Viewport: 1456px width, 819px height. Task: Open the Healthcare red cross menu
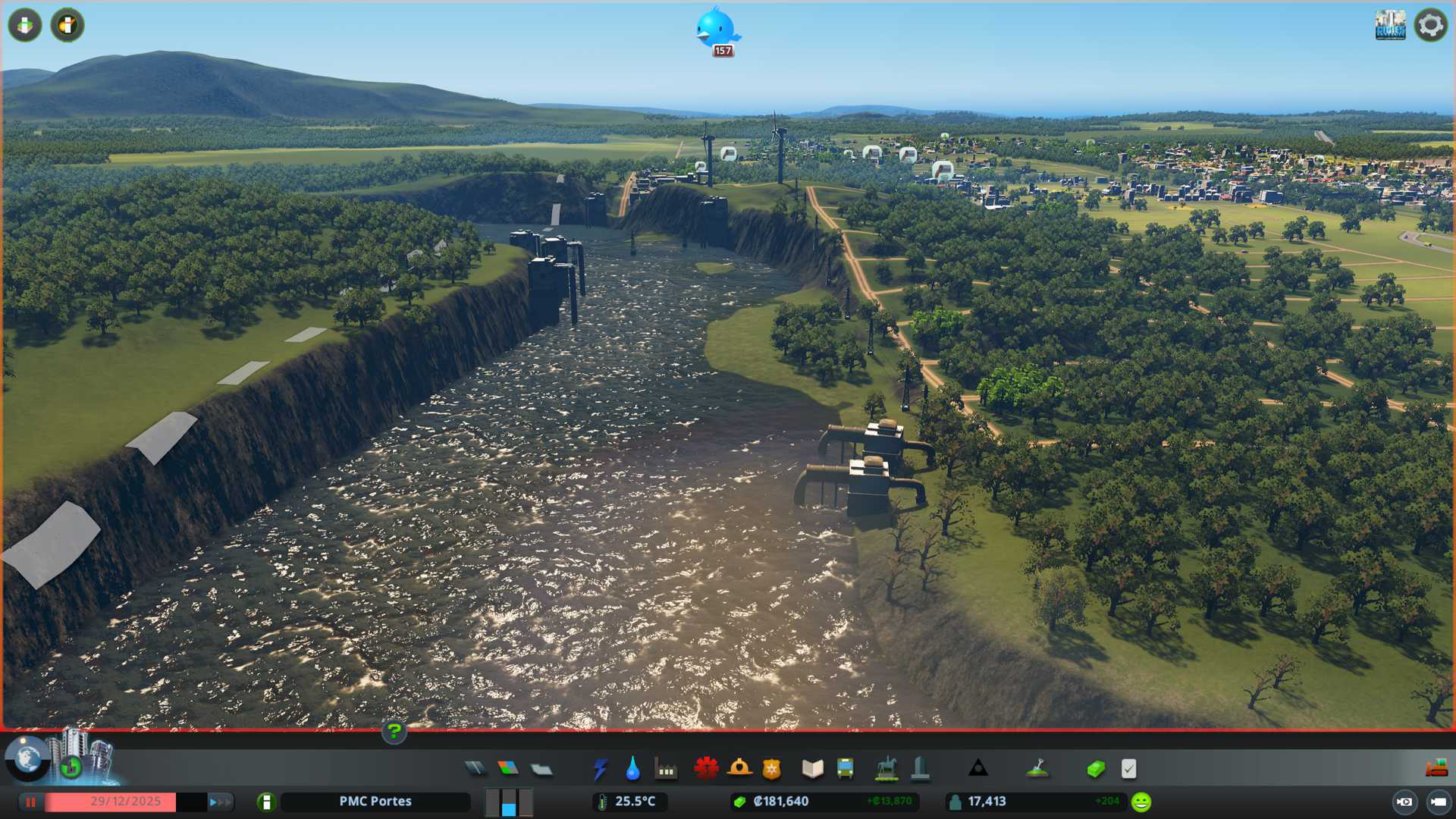click(x=706, y=769)
